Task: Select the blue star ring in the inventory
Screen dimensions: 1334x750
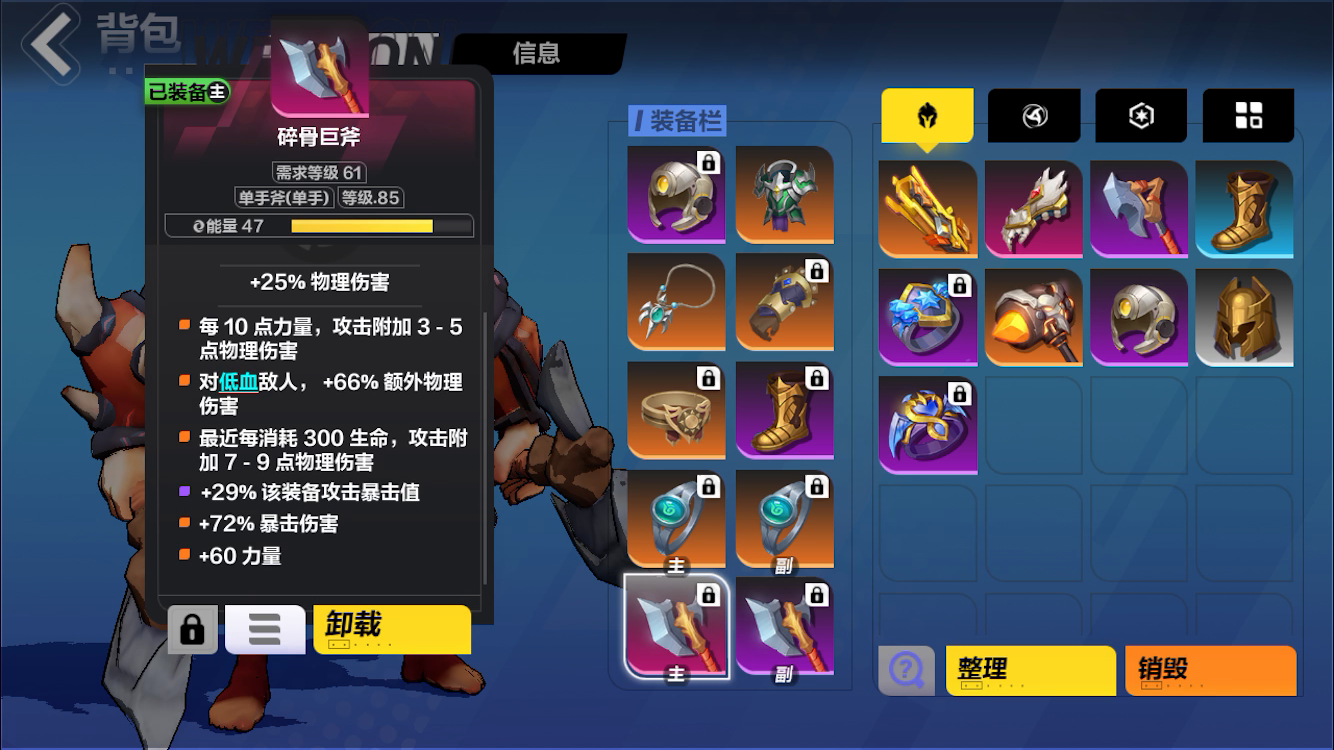Action: (x=928, y=318)
